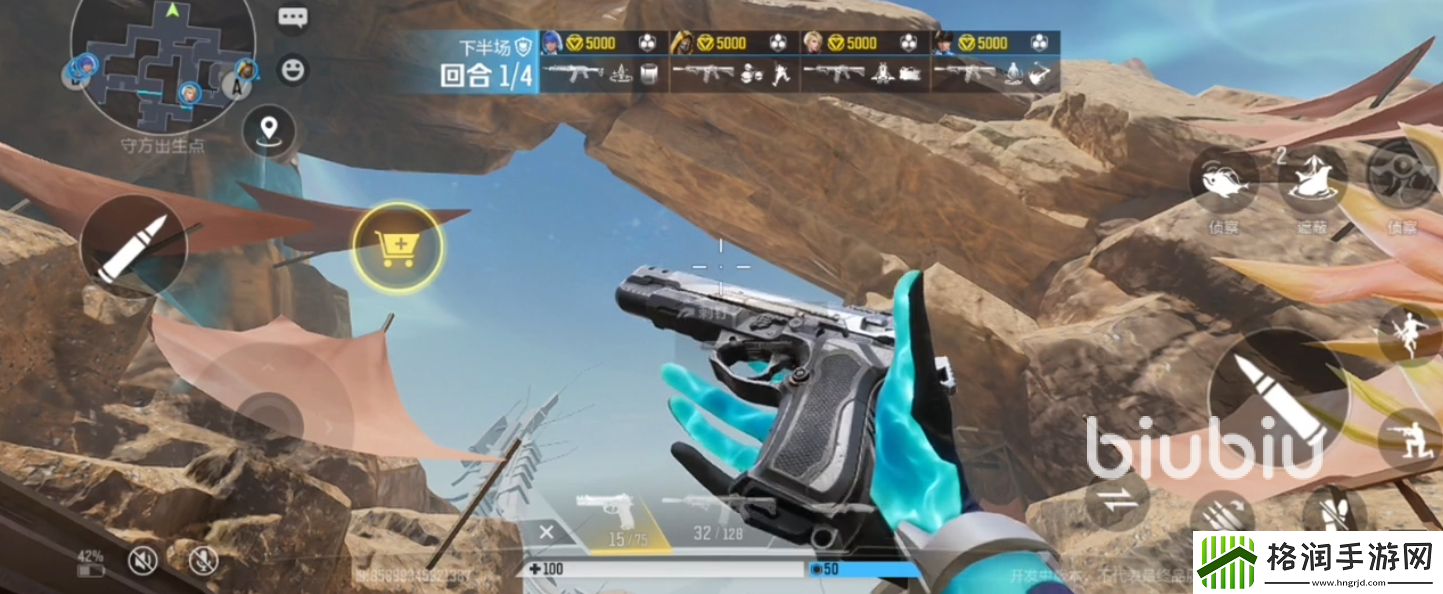This screenshot has width=1443, height=594.
Task: Toggle the muted microphone icon
Action: click(x=204, y=561)
